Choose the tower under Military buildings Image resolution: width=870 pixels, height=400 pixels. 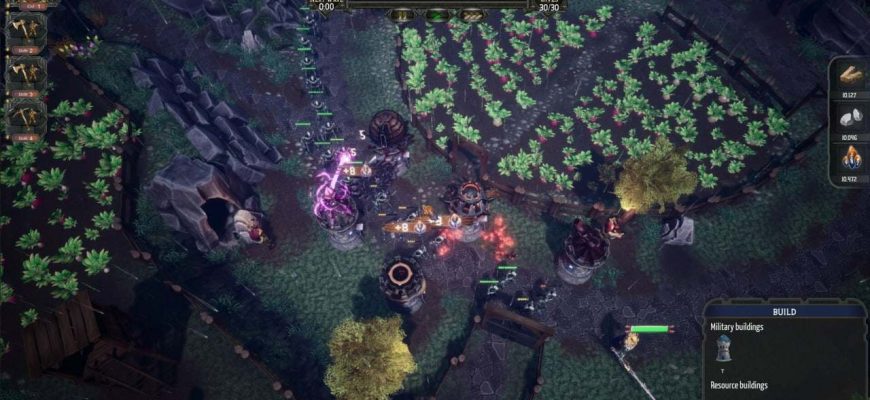723,349
